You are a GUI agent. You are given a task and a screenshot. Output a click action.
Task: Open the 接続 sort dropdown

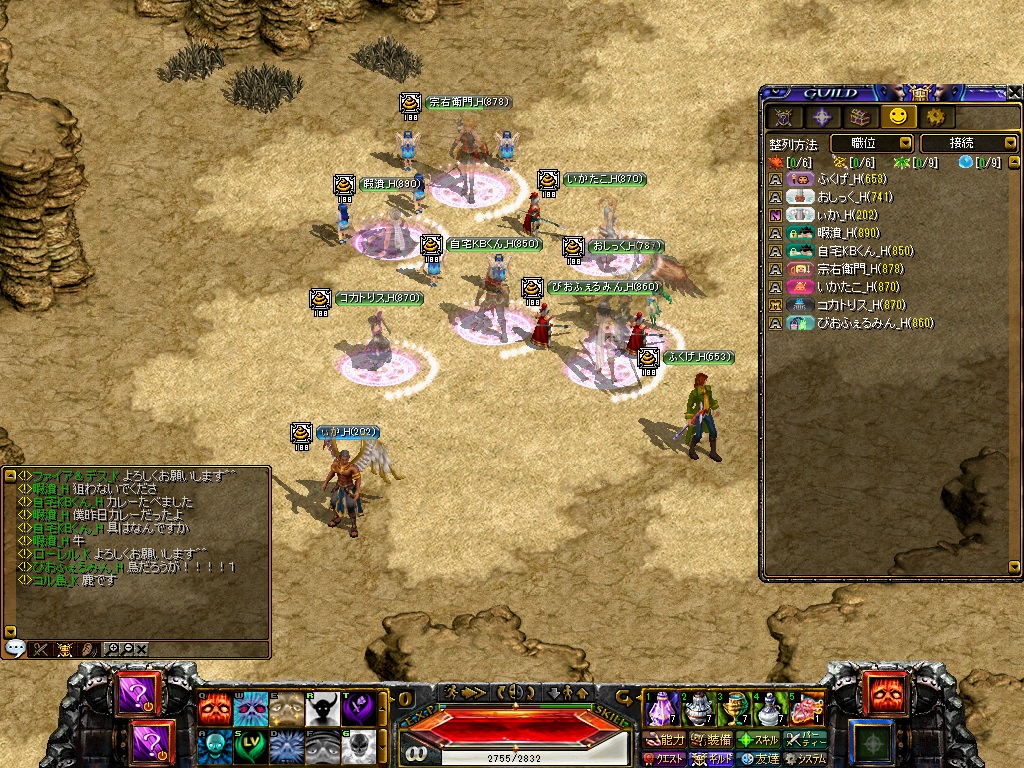(967, 144)
